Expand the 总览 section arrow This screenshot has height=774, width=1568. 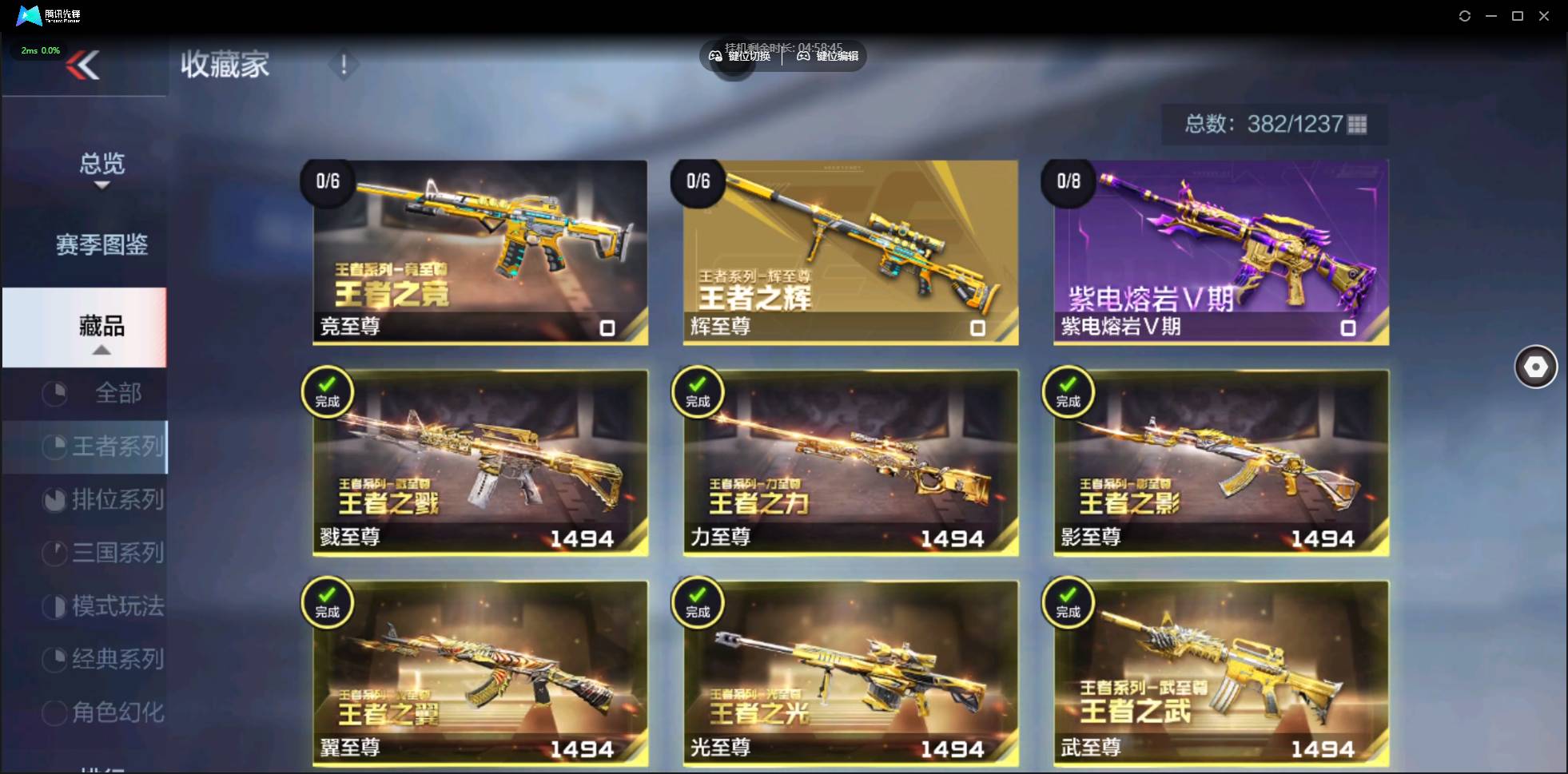tap(101, 185)
